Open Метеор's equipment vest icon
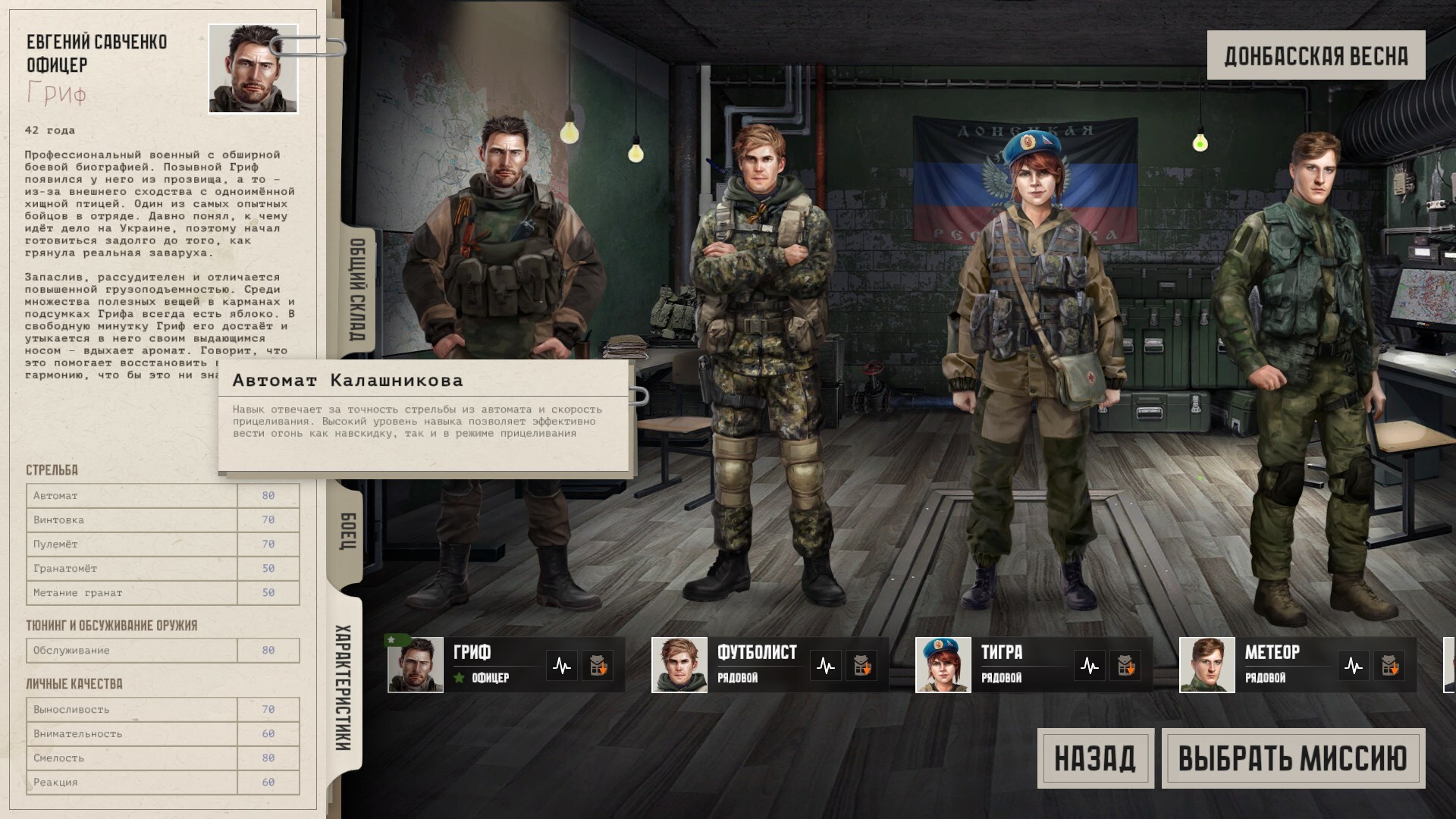The image size is (1456, 819). (x=1389, y=667)
